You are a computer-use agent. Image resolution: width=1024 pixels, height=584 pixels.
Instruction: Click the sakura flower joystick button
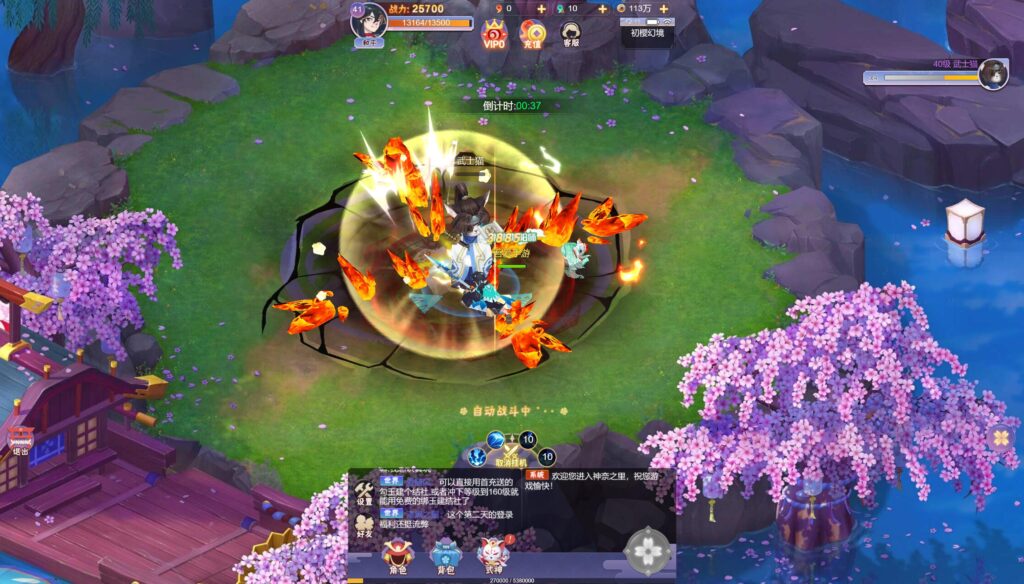tap(647, 549)
